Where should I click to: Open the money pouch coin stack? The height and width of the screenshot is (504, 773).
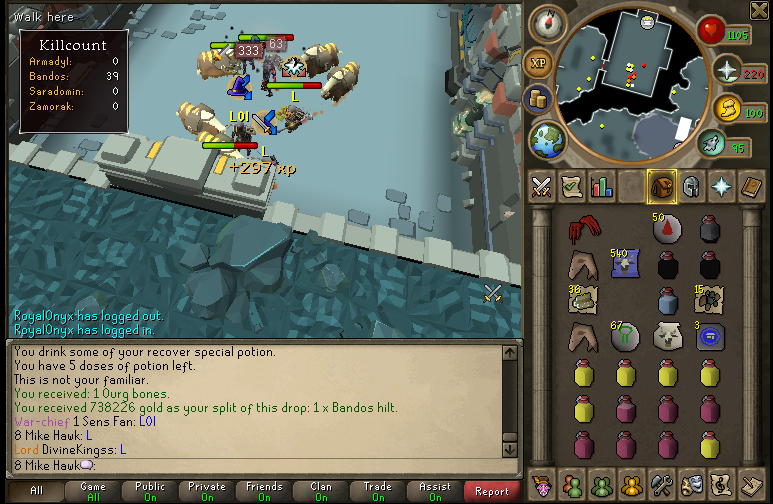[x=537, y=99]
